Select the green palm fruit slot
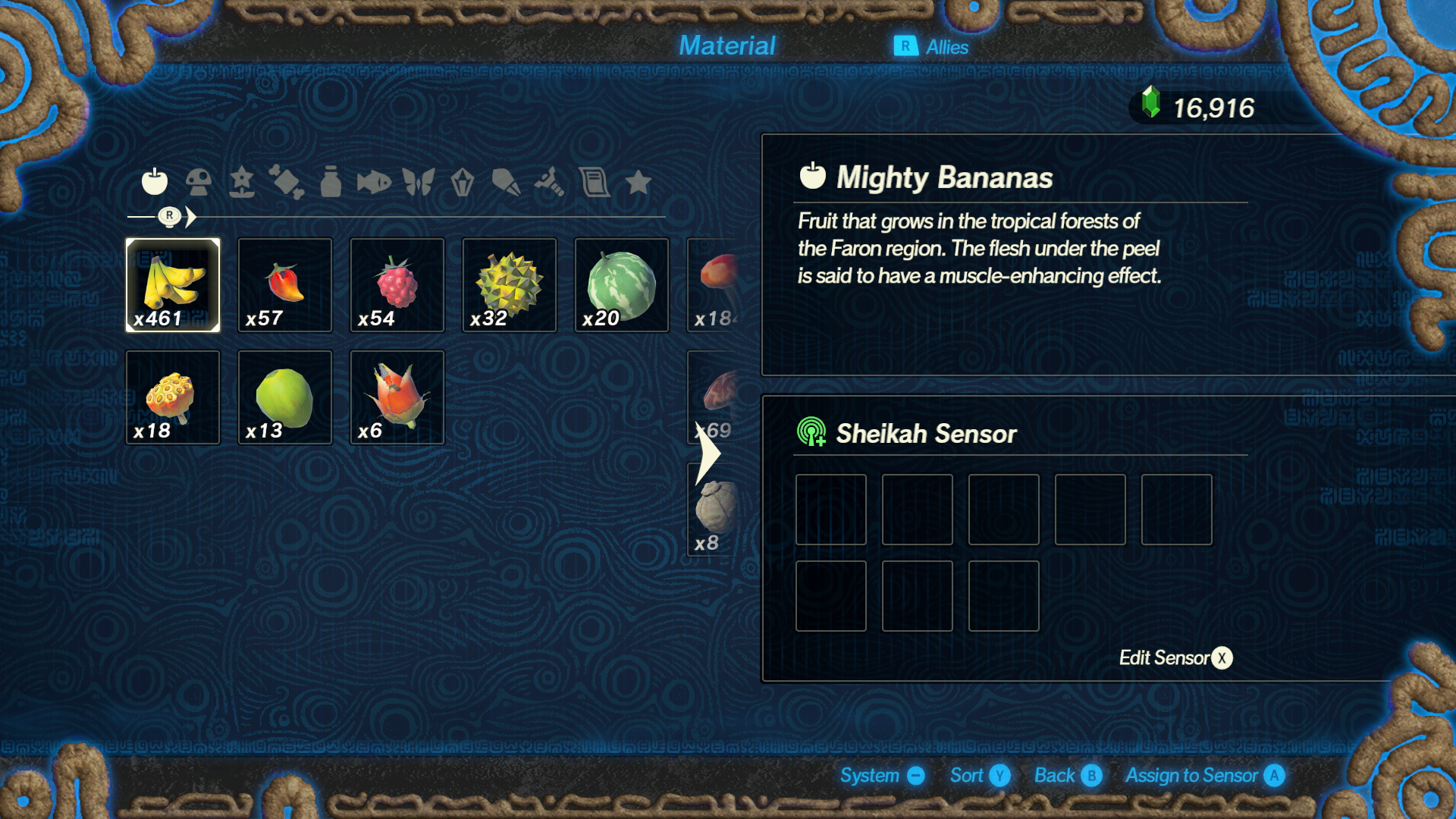Viewport: 1456px width, 819px height. 285,397
